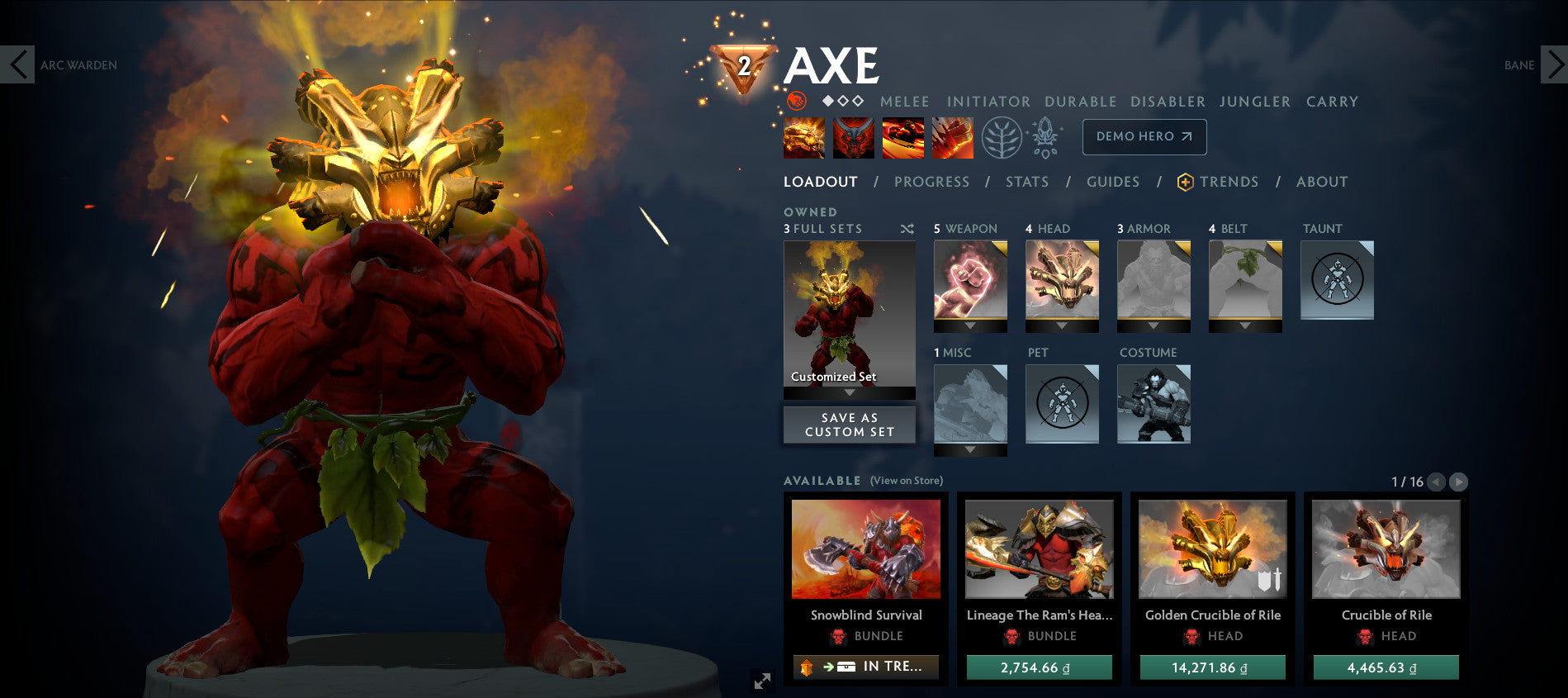Image resolution: width=1568 pixels, height=698 pixels.
Task: Open the Counter Helix ability icon
Action: (x=905, y=138)
